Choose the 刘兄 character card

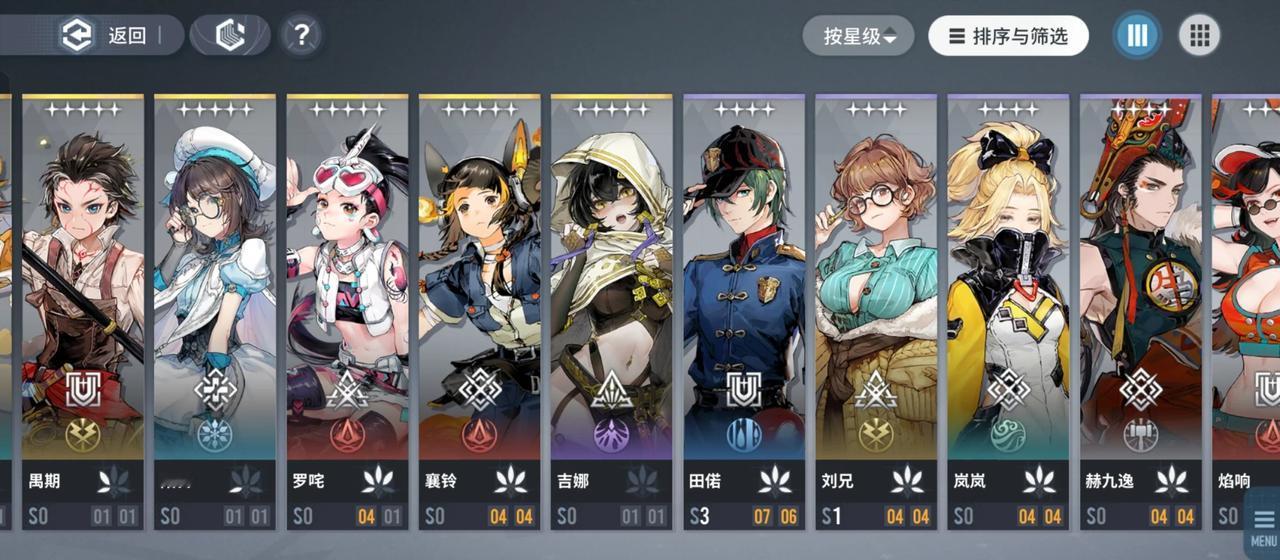click(875, 300)
